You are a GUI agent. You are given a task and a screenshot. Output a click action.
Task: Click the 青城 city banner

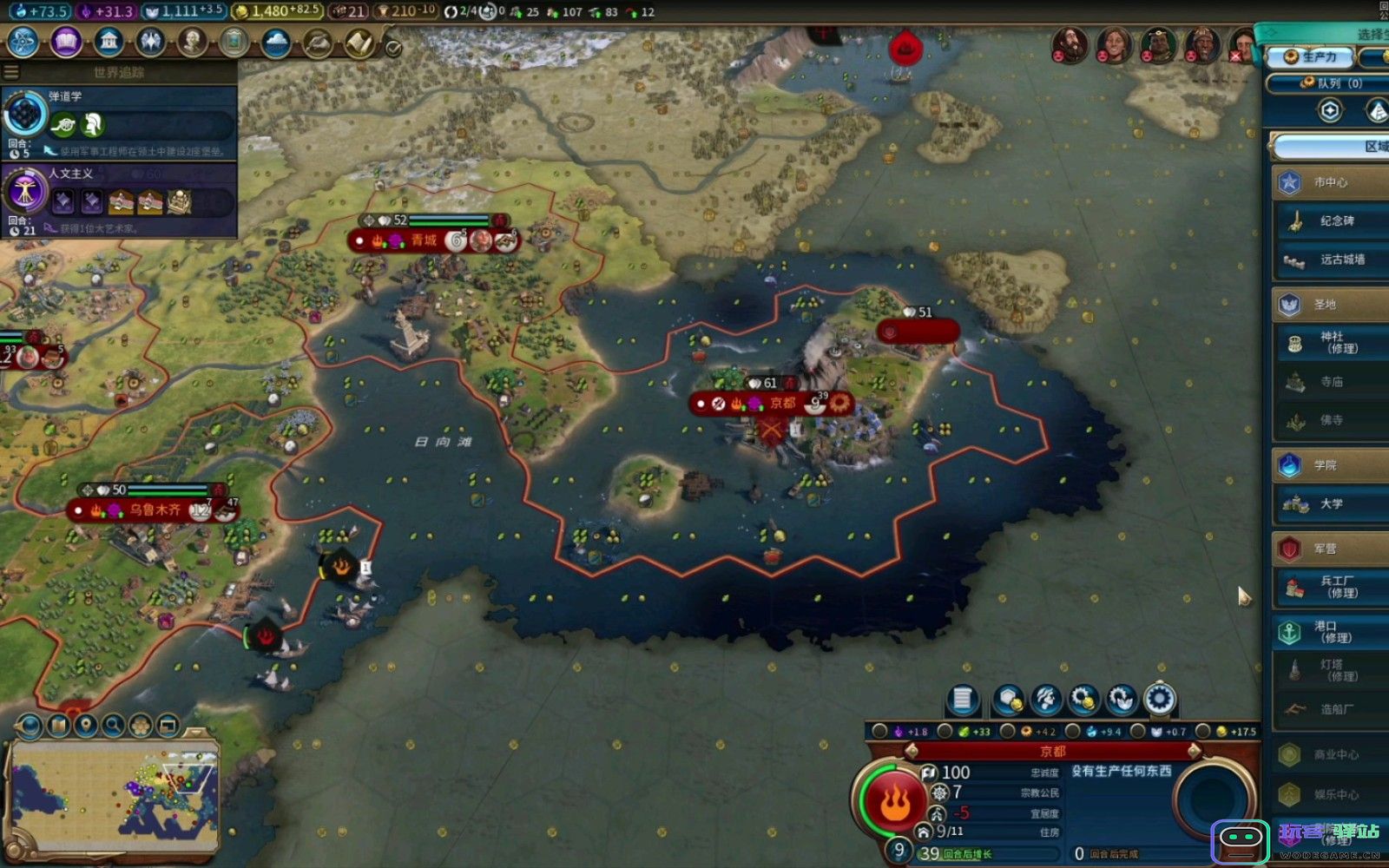[x=425, y=240]
